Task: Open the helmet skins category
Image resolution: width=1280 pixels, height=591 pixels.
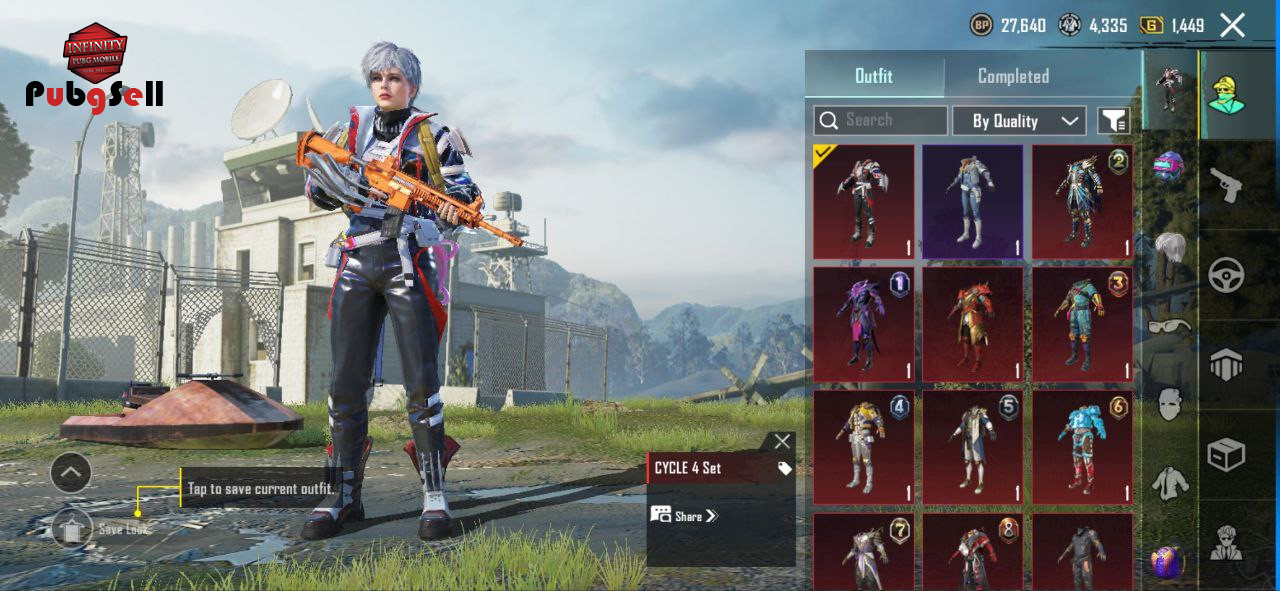Action: pyautogui.click(x=1169, y=166)
